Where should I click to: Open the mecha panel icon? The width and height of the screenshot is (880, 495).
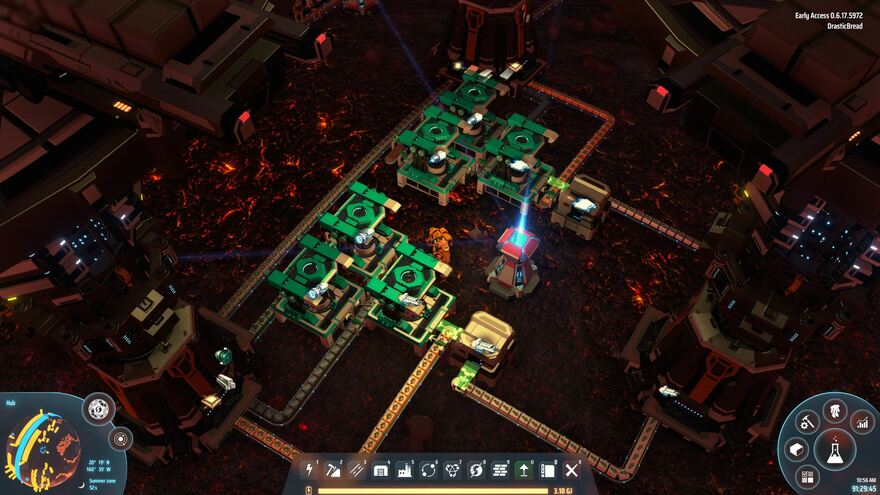(x=834, y=409)
